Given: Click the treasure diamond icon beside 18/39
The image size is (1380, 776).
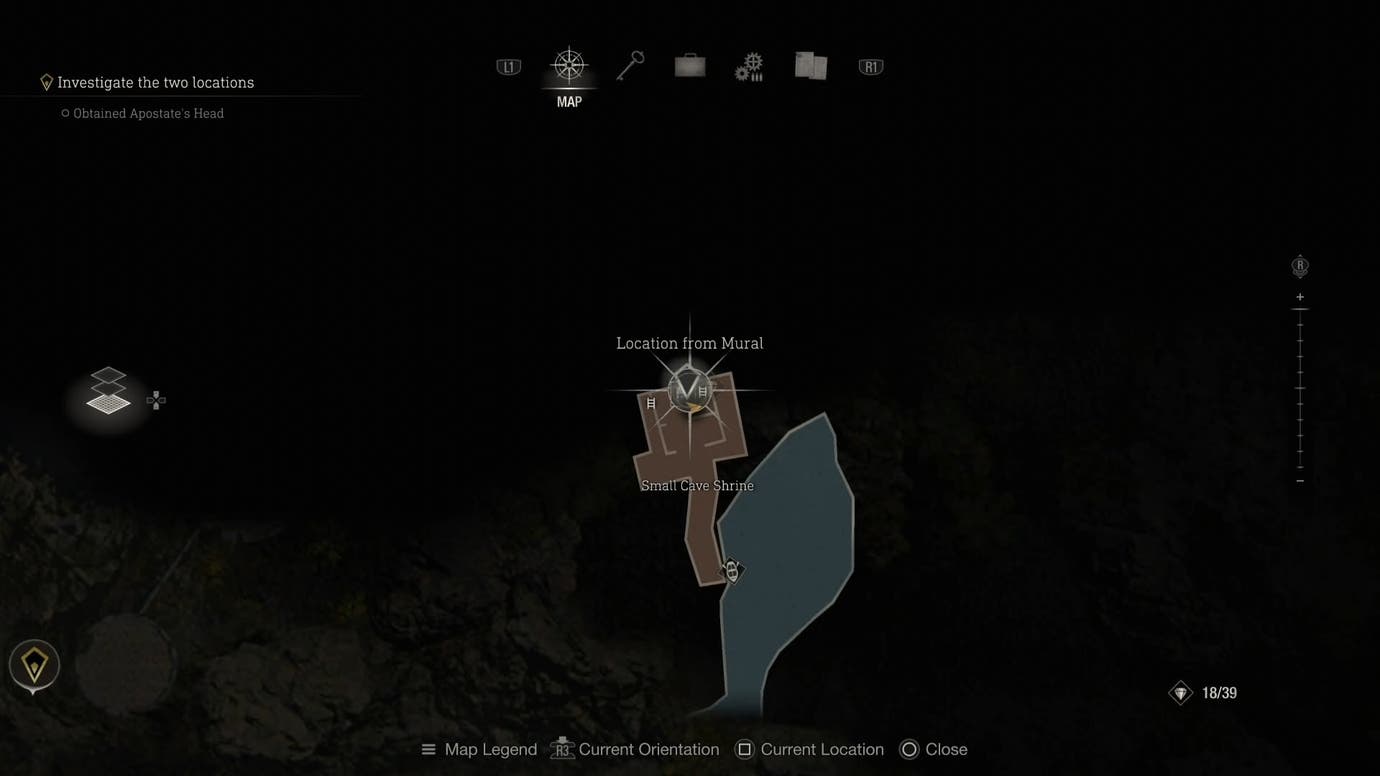Looking at the screenshot, I should point(1180,692).
